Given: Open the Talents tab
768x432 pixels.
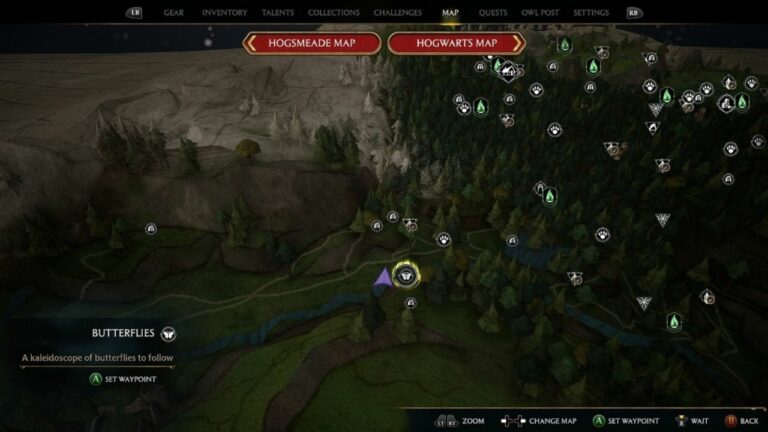Looking at the screenshot, I should point(277,13).
